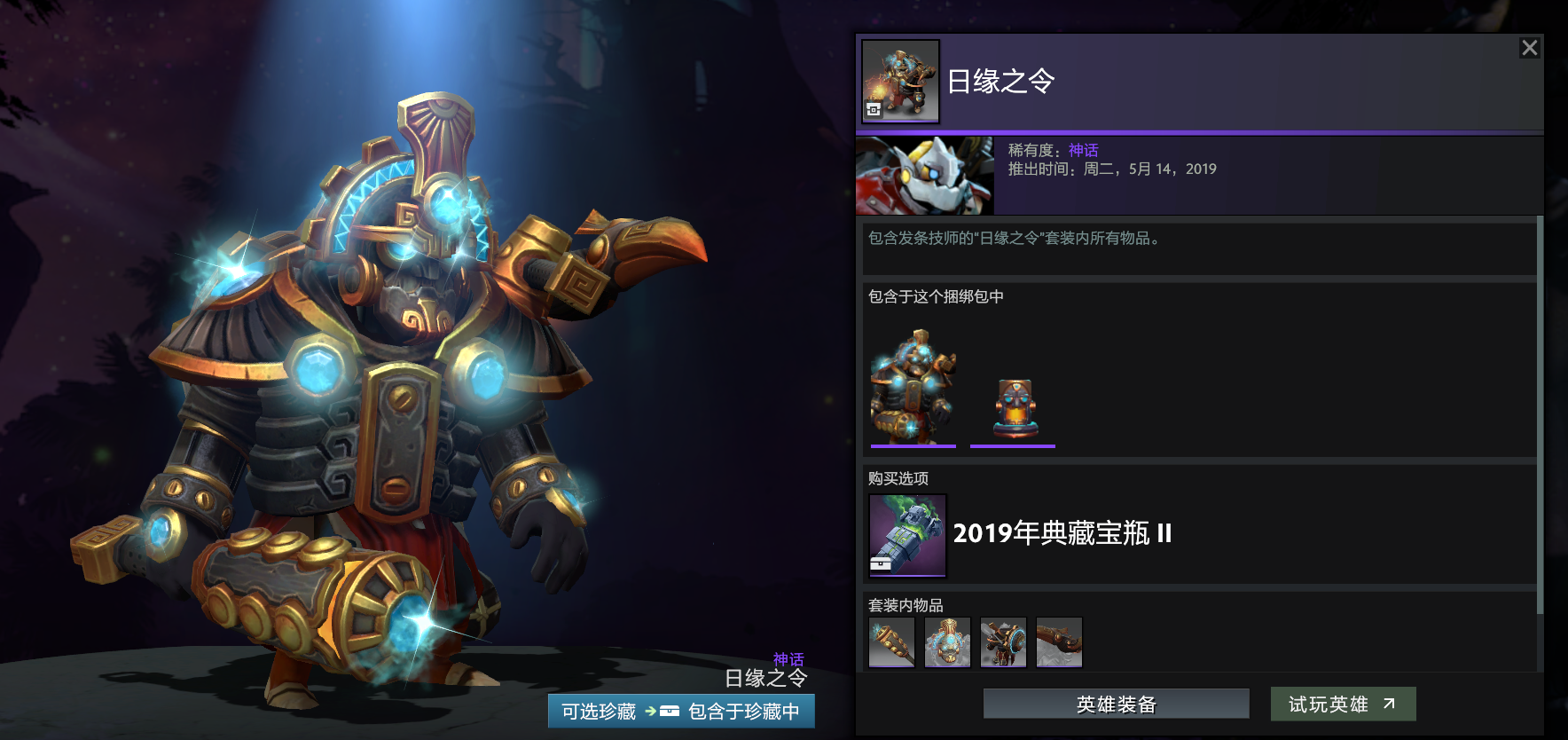Click the glowing helmet icon in set items
Viewport: 1568px width, 740px height.
tap(947, 642)
